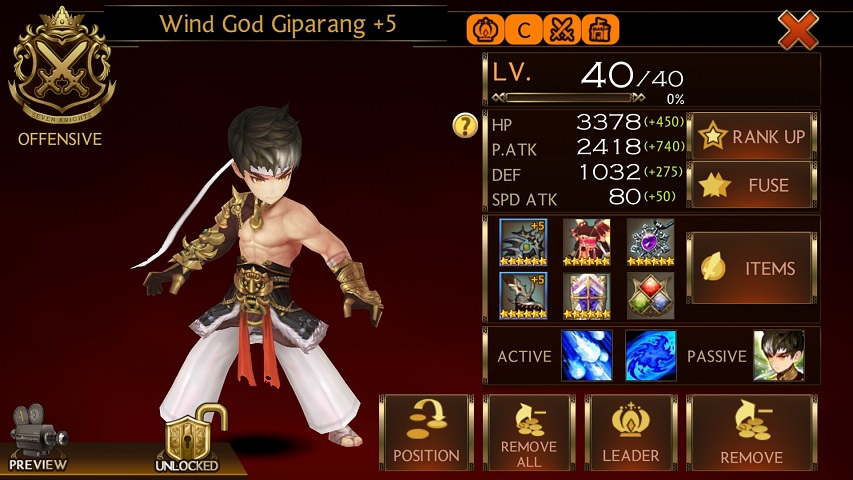Image resolution: width=853 pixels, height=480 pixels.
Task: Tap the Remove button
Action: tap(751, 433)
